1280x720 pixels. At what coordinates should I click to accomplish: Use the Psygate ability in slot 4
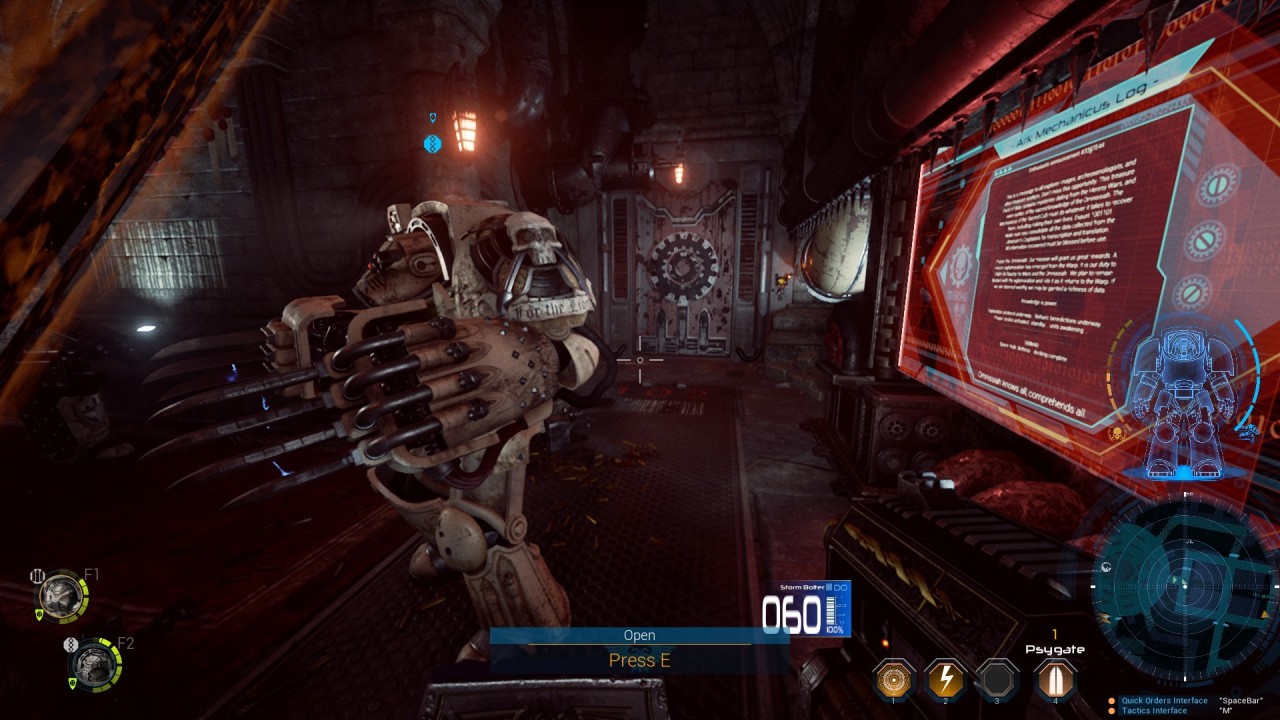tap(1048, 678)
